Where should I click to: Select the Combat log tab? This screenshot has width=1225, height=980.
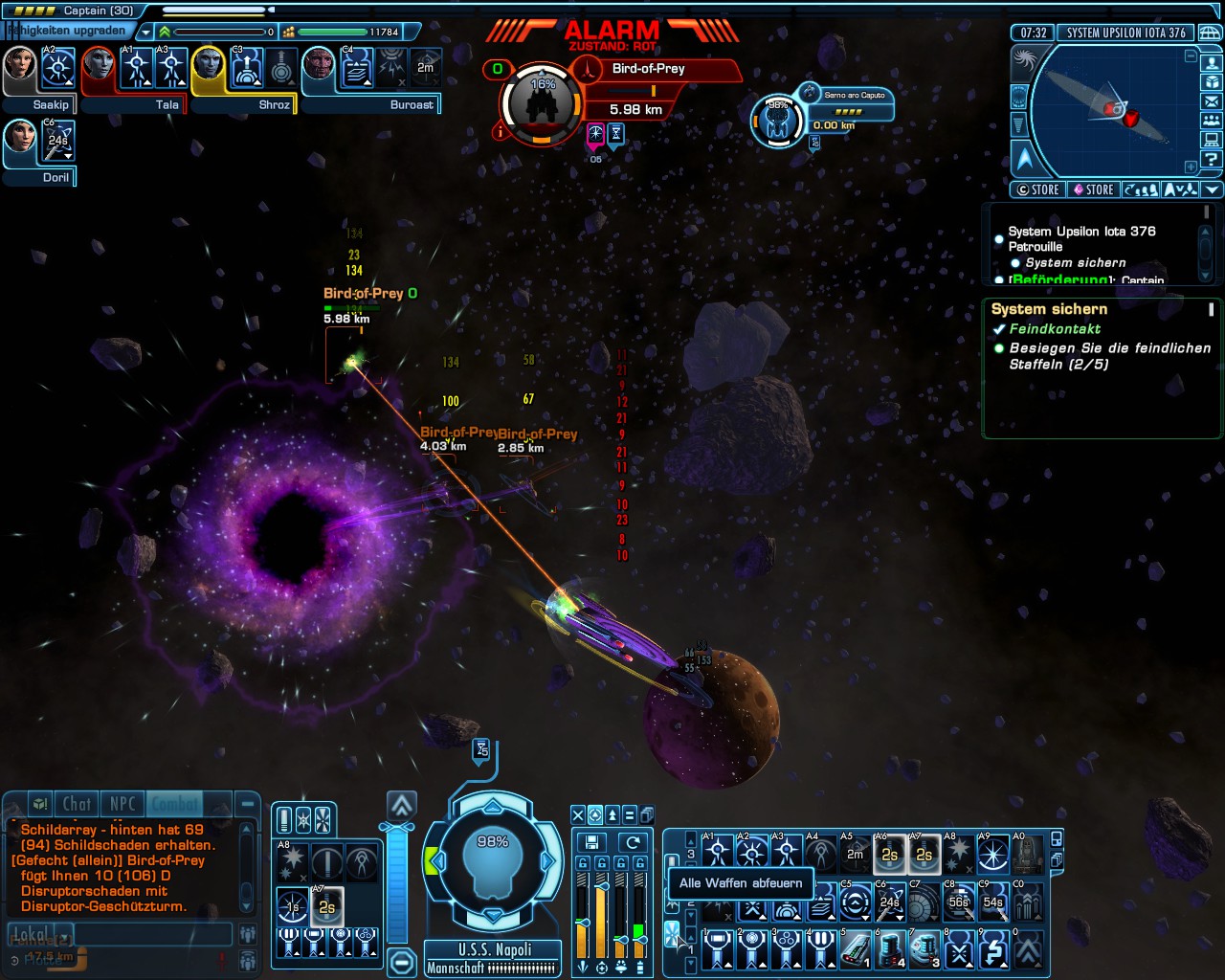pos(175,804)
